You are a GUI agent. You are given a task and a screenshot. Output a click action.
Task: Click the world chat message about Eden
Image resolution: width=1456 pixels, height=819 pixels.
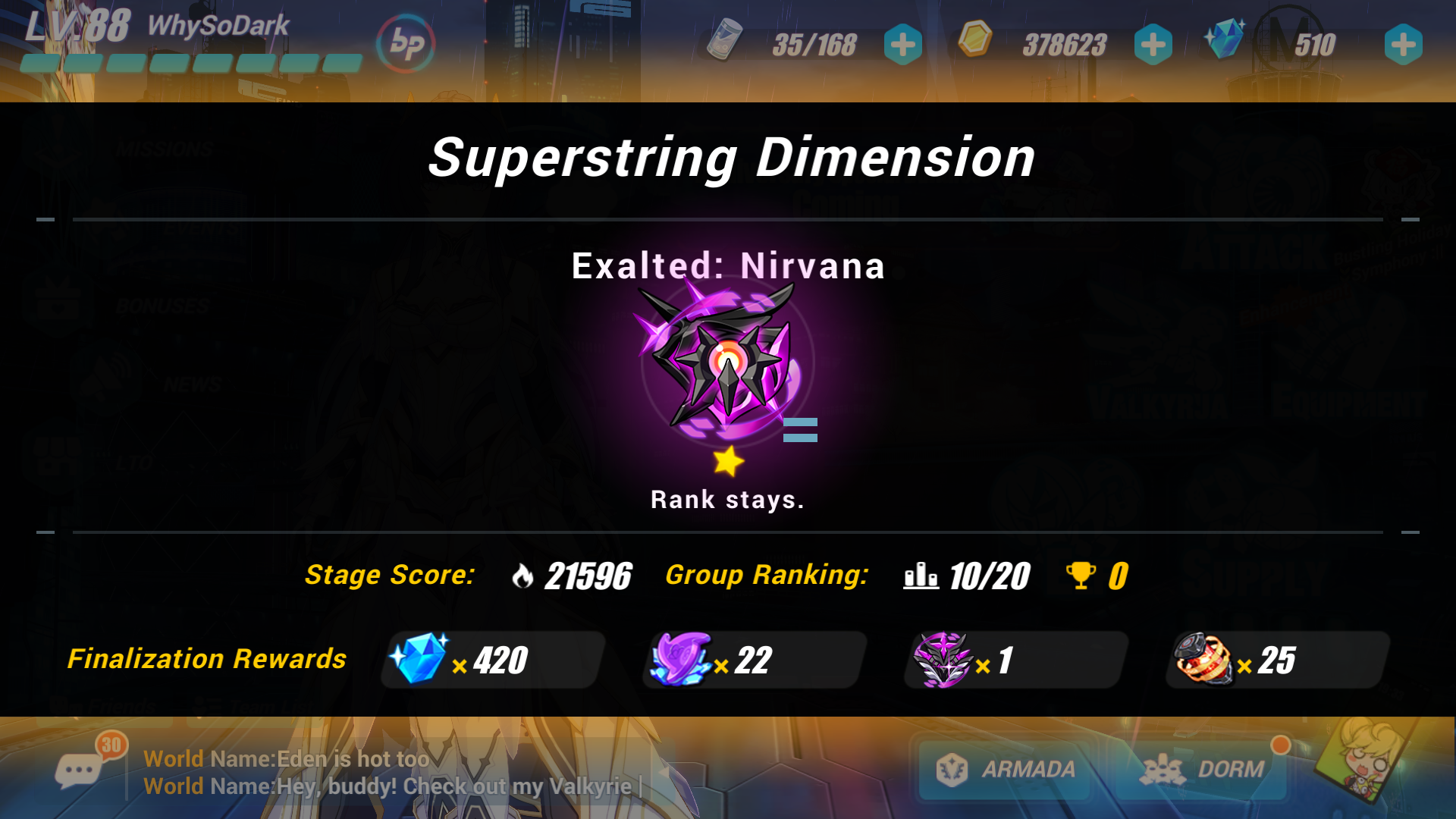tap(287, 758)
